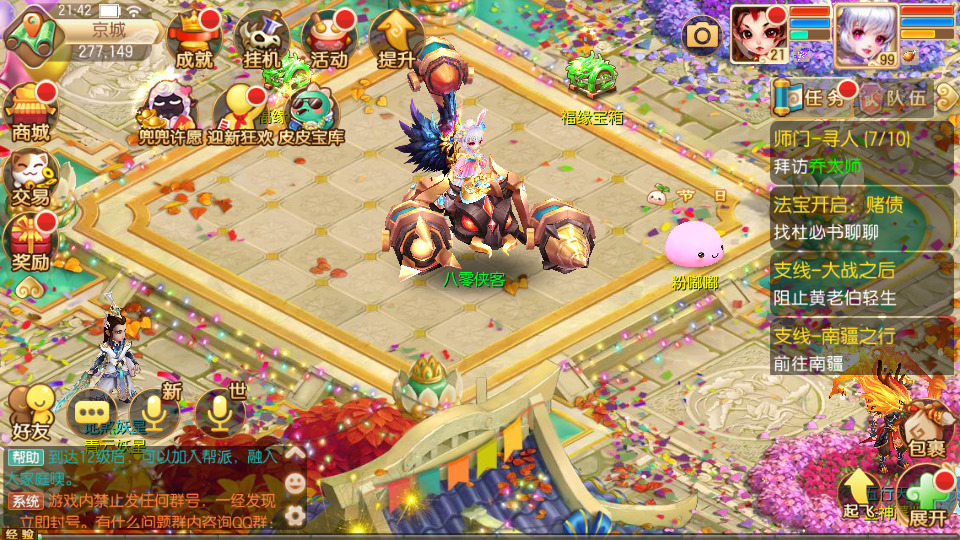The width and height of the screenshot is (960, 540).
Task: Open the 提升 upgrade arrow icon
Action: tap(396, 40)
